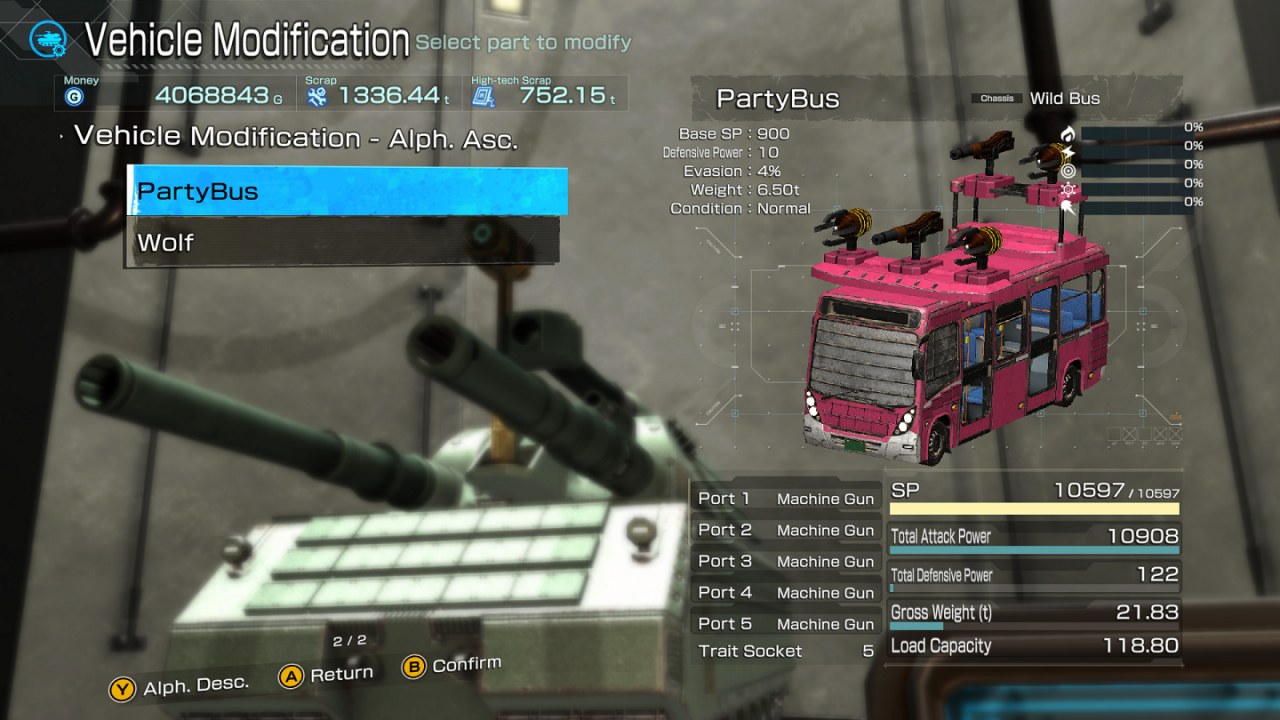Image resolution: width=1280 pixels, height=720 pixels.
Task: Select the Port 2 Machine Gun row
Action: pyautogui.click(x=786, y=530)
